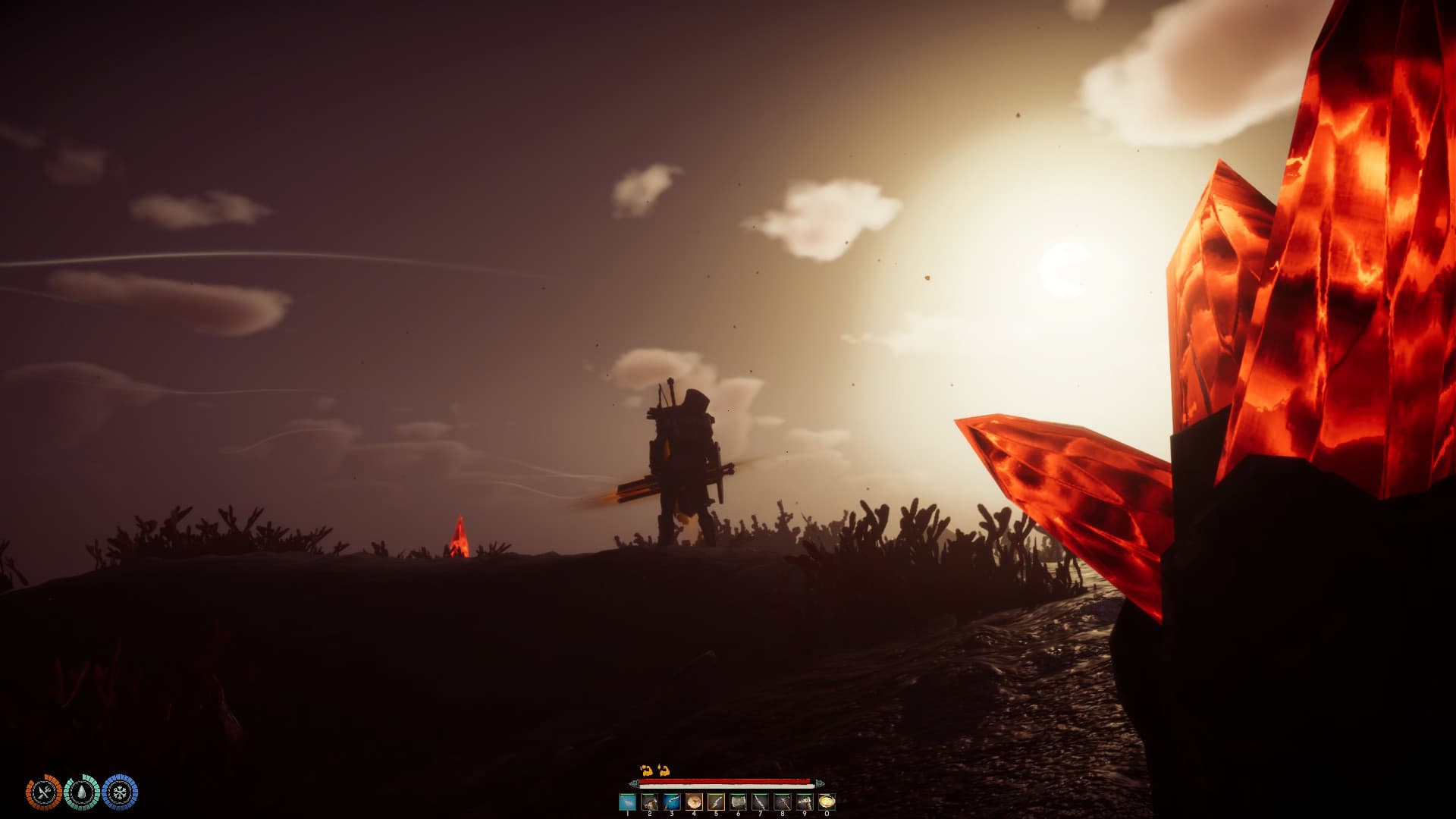This screenshot has width=1456, height=819.
Task: Select the light blue item in hotbar slot 1
Action: (627, 802)
